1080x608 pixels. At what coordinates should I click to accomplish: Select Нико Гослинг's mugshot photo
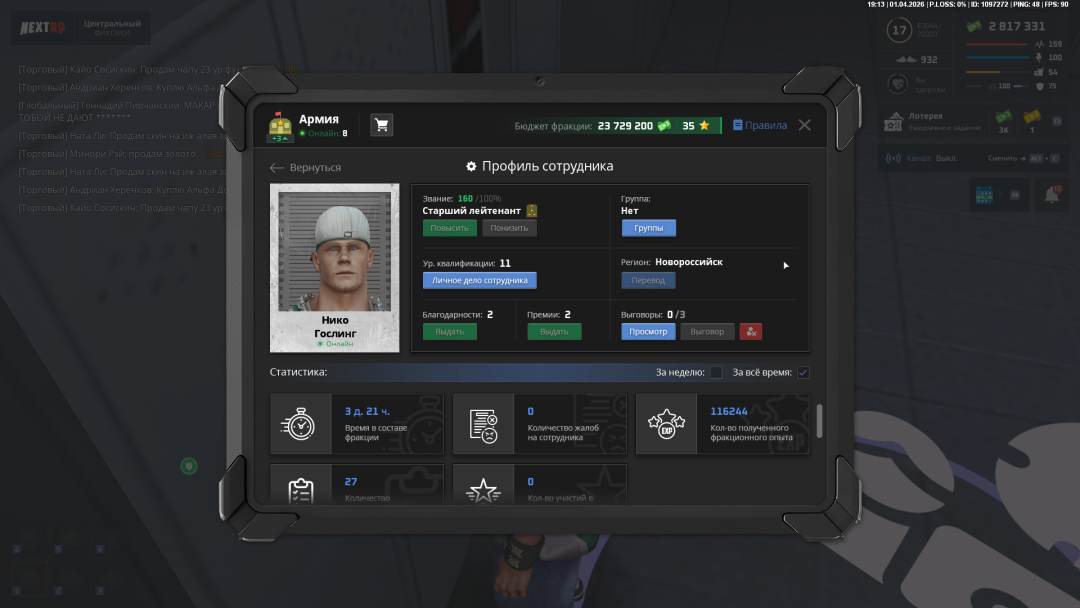pos(334,250)
